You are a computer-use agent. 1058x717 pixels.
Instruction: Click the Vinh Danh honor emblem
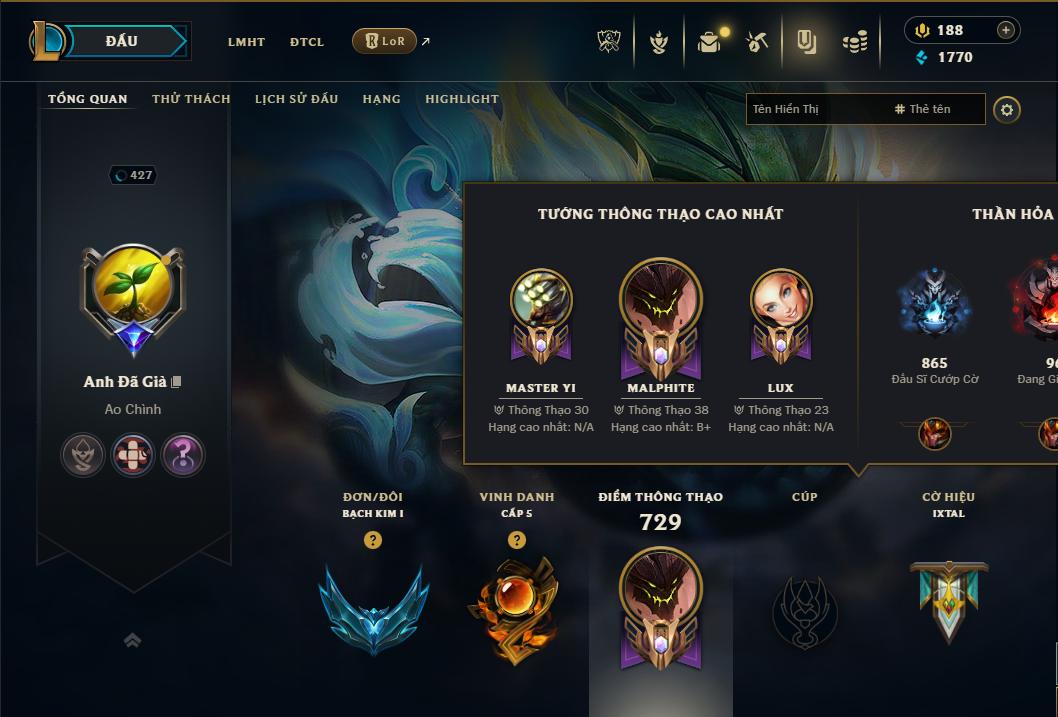point(516,609)
